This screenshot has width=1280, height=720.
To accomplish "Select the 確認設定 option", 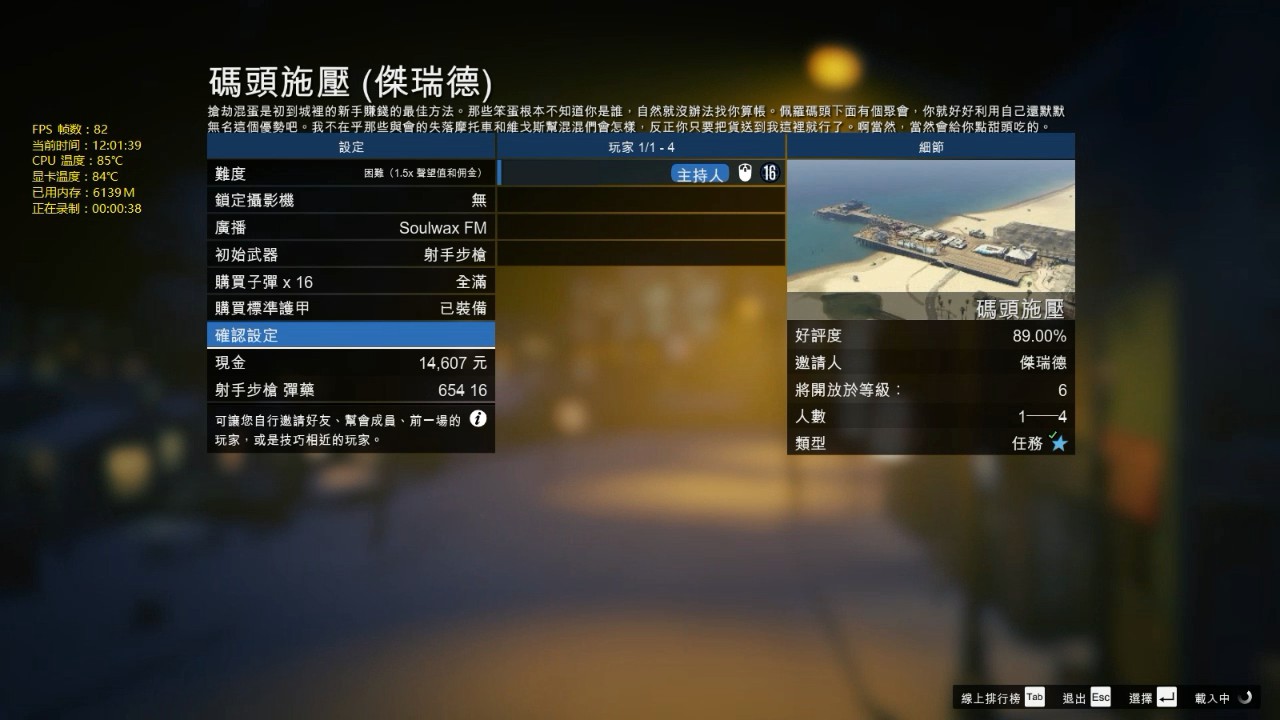I will coord(350,333).
